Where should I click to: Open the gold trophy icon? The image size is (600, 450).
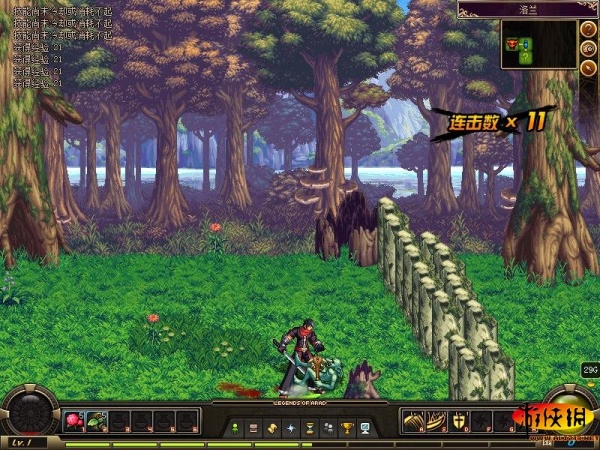pyautogui.click(x=346, y=427)
